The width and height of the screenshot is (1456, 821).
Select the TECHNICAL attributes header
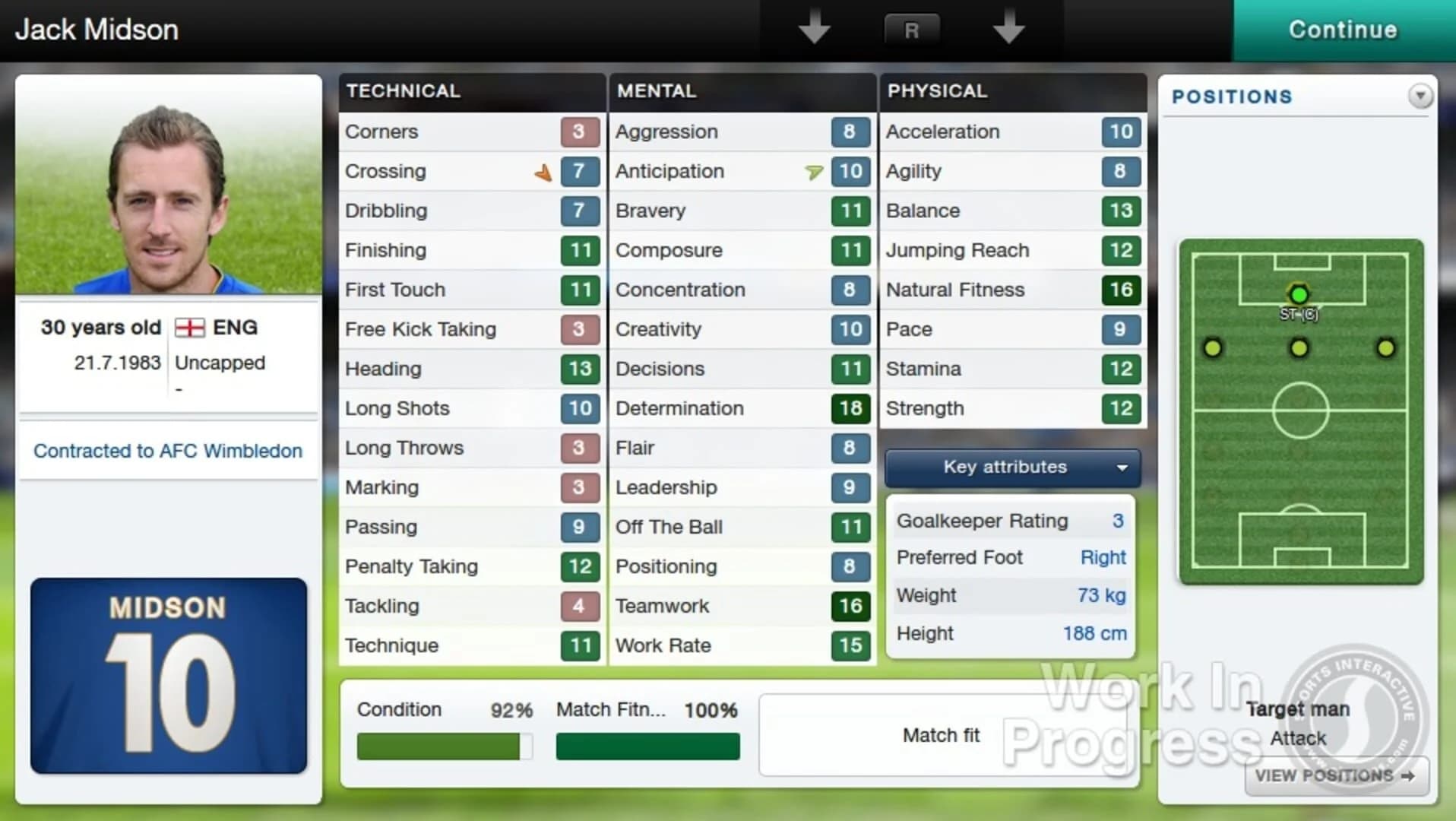(x=403, y=91)
